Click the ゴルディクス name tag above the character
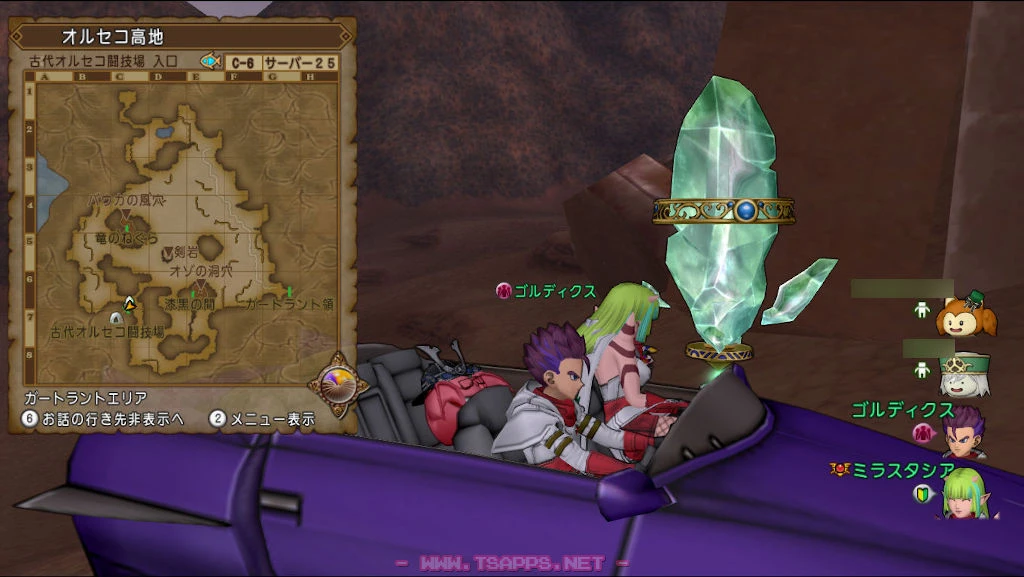 [555, 291]
